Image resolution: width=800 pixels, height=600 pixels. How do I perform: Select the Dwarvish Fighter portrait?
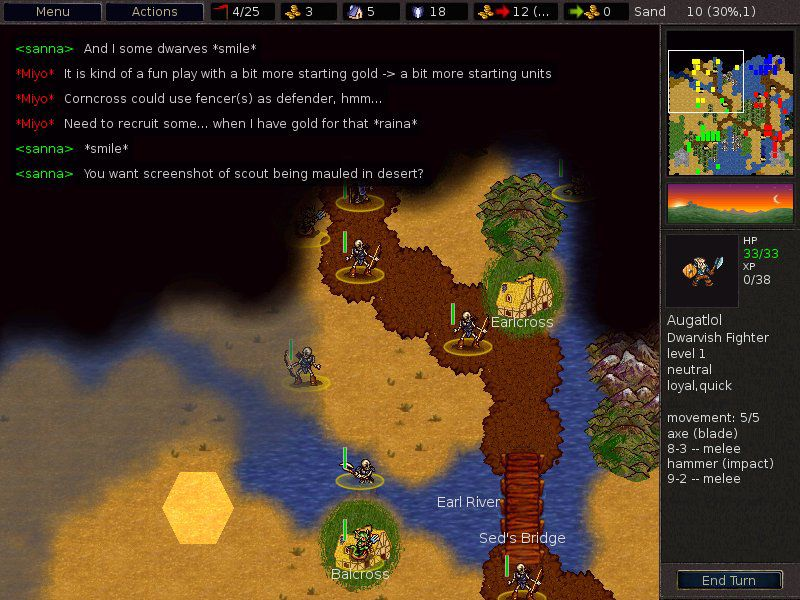701,271
